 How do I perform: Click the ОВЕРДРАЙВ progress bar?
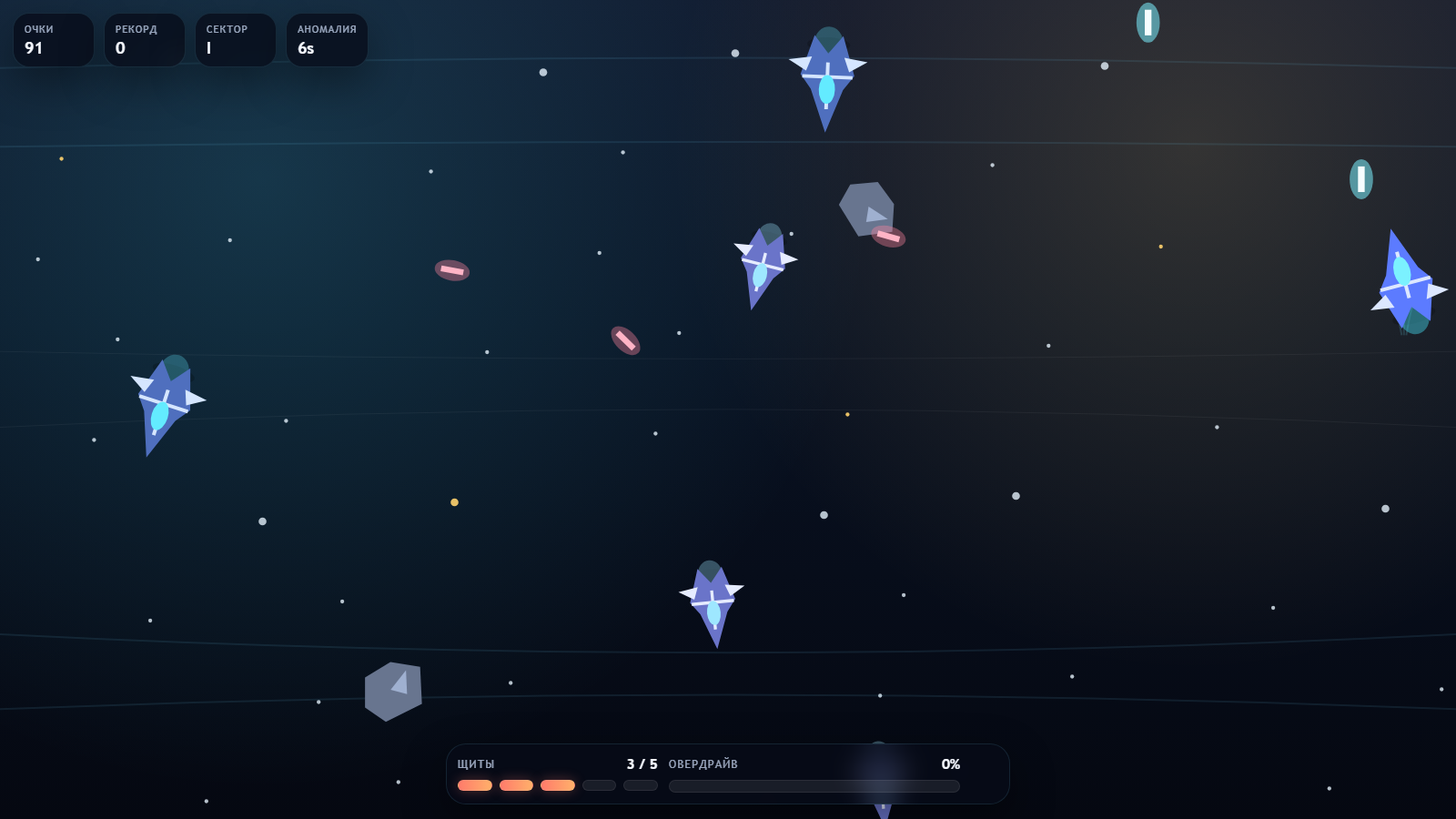click(813, 785)
